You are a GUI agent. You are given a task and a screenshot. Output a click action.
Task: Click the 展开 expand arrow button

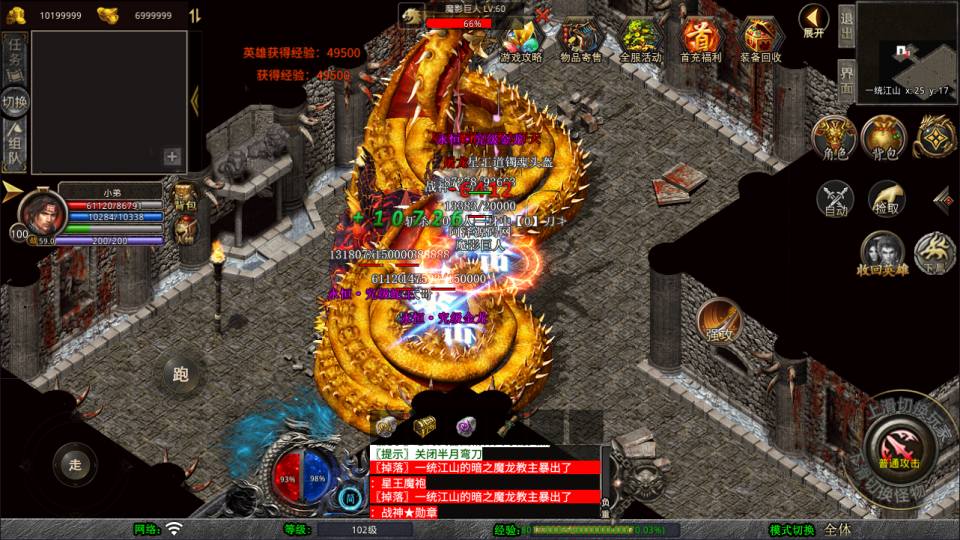(813, 20)
